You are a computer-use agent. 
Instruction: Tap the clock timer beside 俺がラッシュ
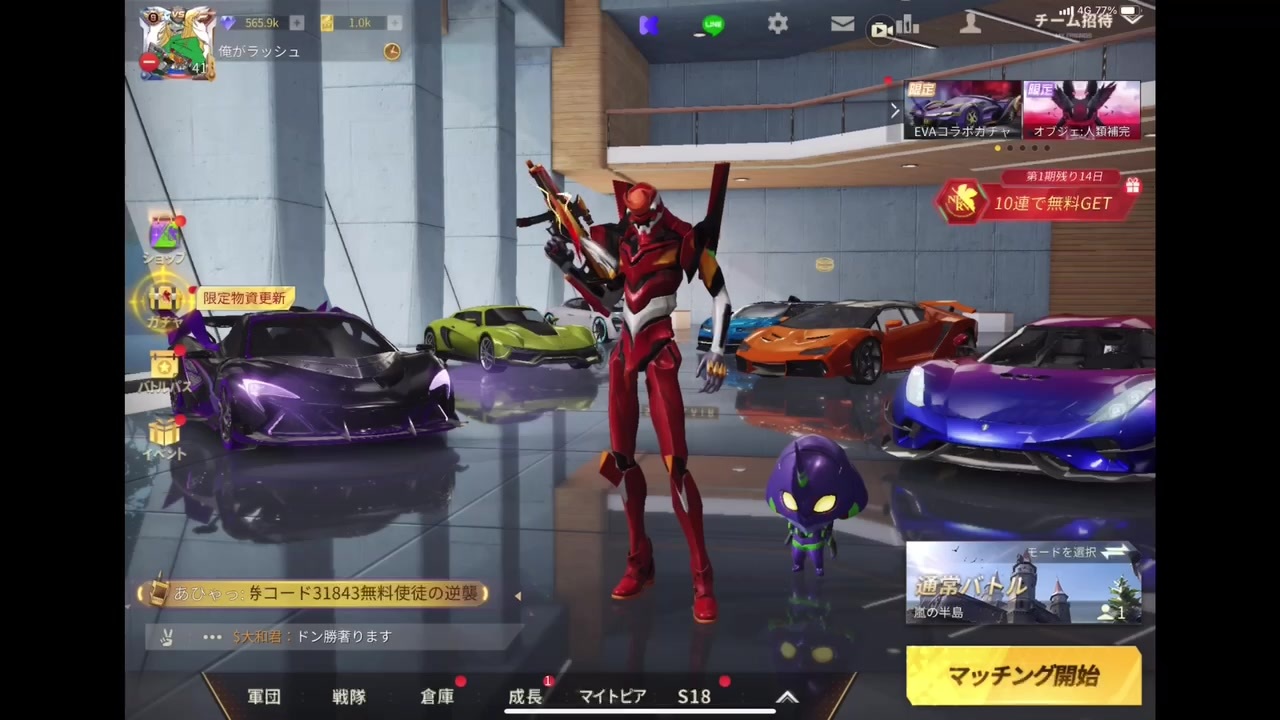[391, 51]
